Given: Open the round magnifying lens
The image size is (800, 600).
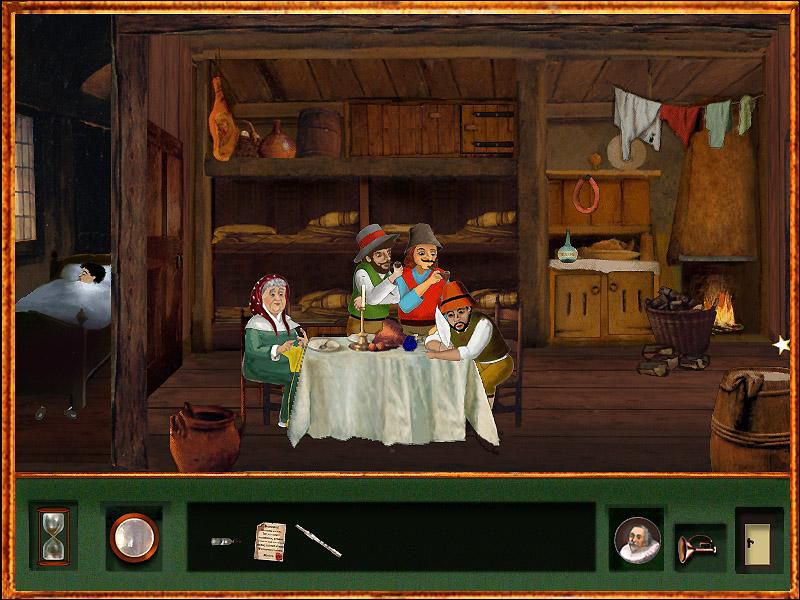Looking at the screenshot, I should pyautogui.click(x=134, y=537).
